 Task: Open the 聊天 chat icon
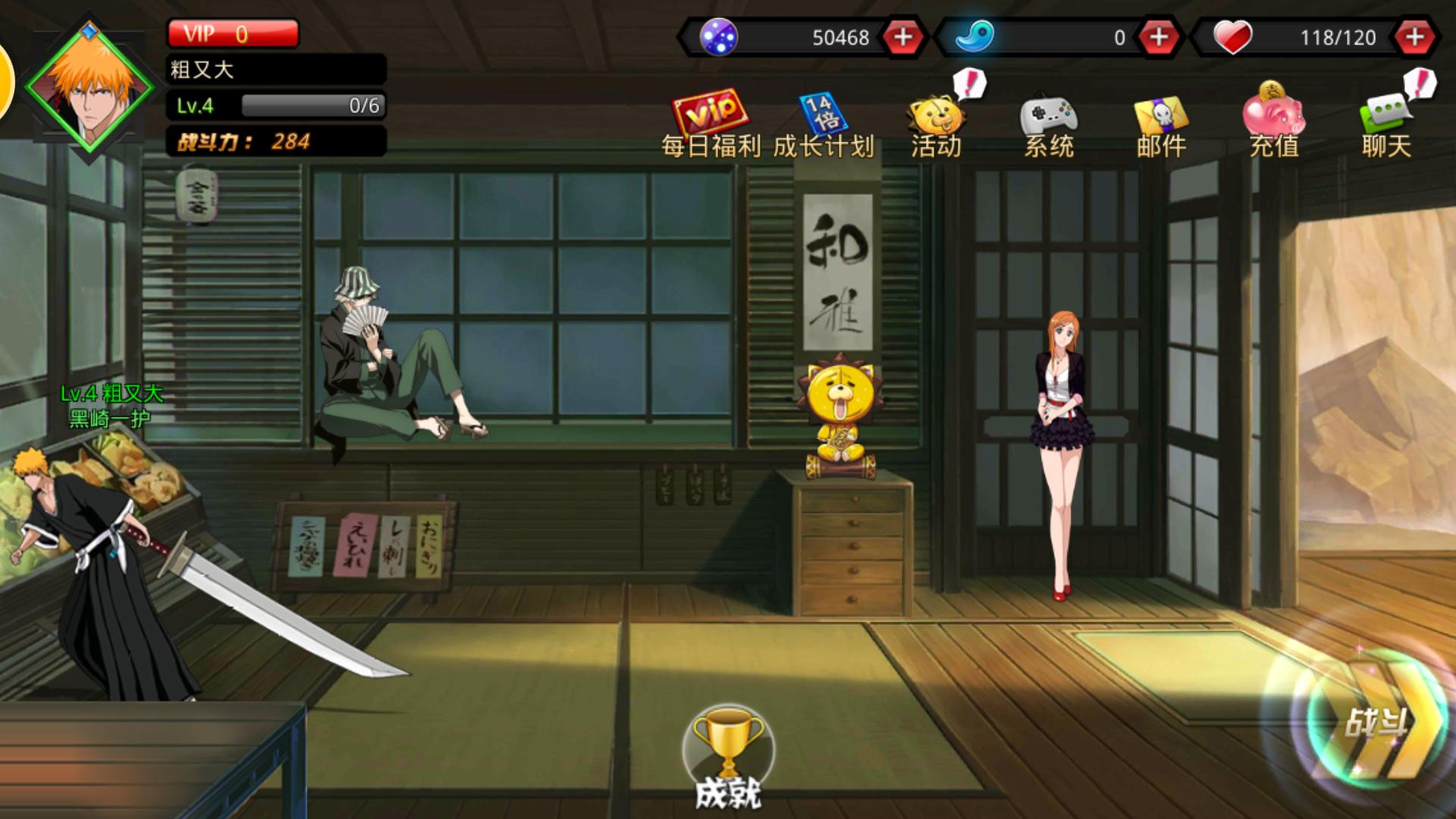[1387, 115]
